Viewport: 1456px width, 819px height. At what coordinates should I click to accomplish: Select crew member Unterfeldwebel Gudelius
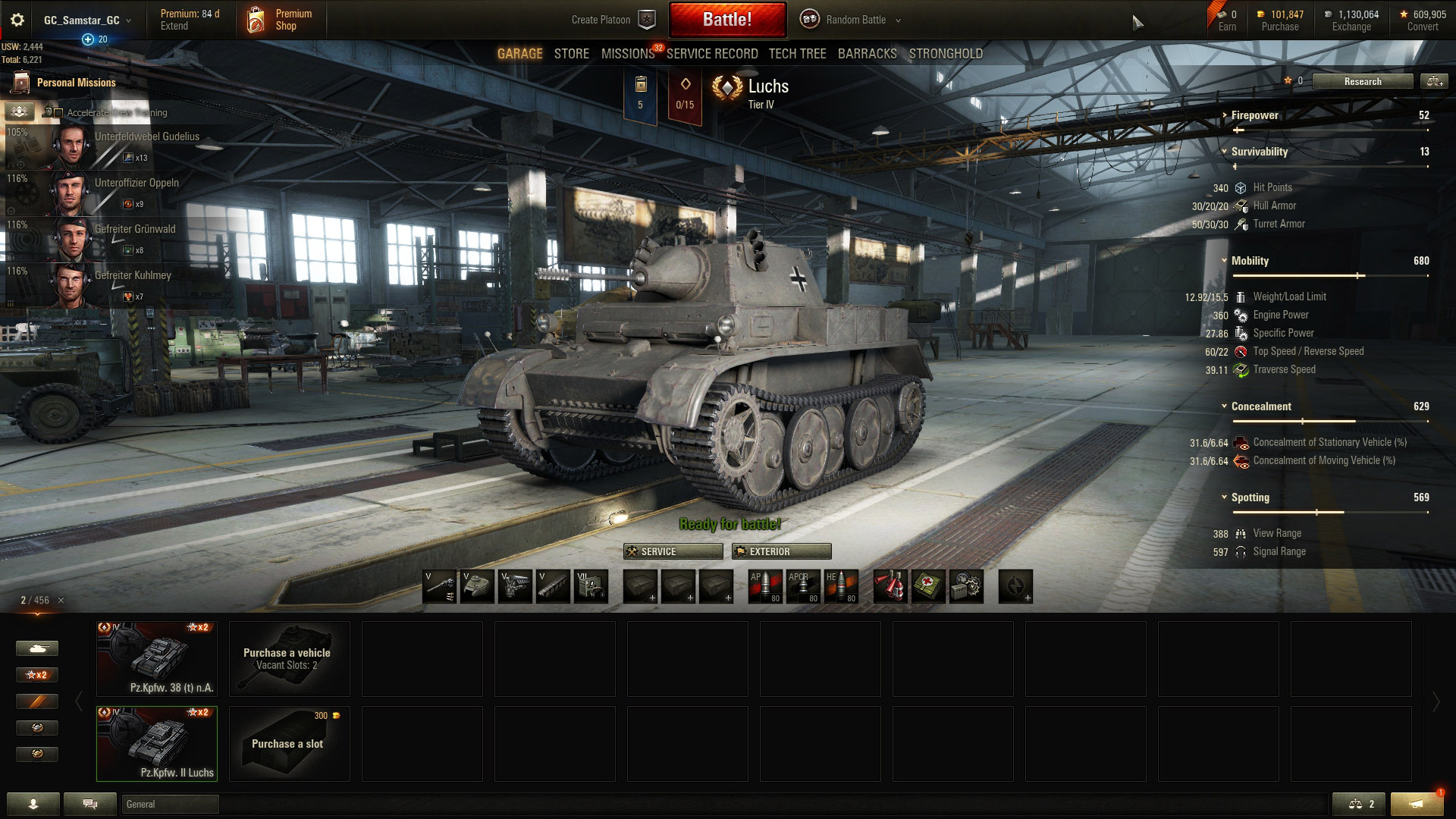coord(114,146)
